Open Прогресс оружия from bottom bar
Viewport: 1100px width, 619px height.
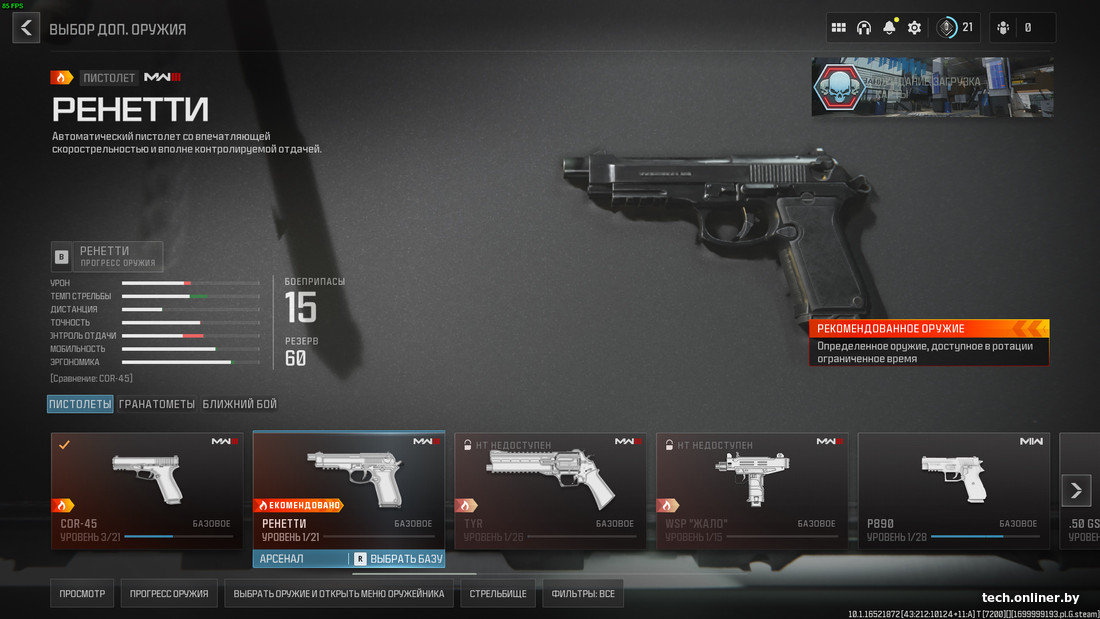[169, 594]
